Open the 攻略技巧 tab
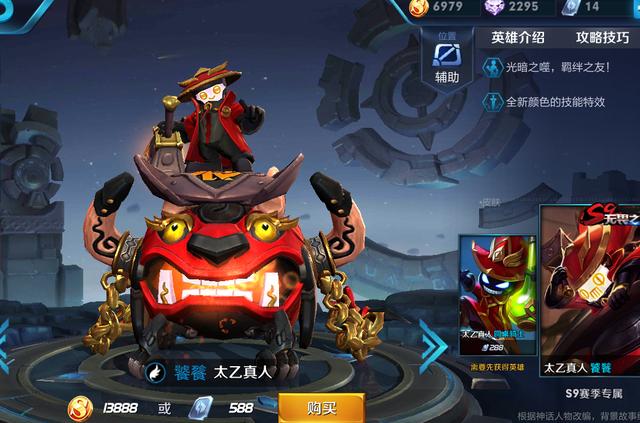640x423 pixels. 604,37
